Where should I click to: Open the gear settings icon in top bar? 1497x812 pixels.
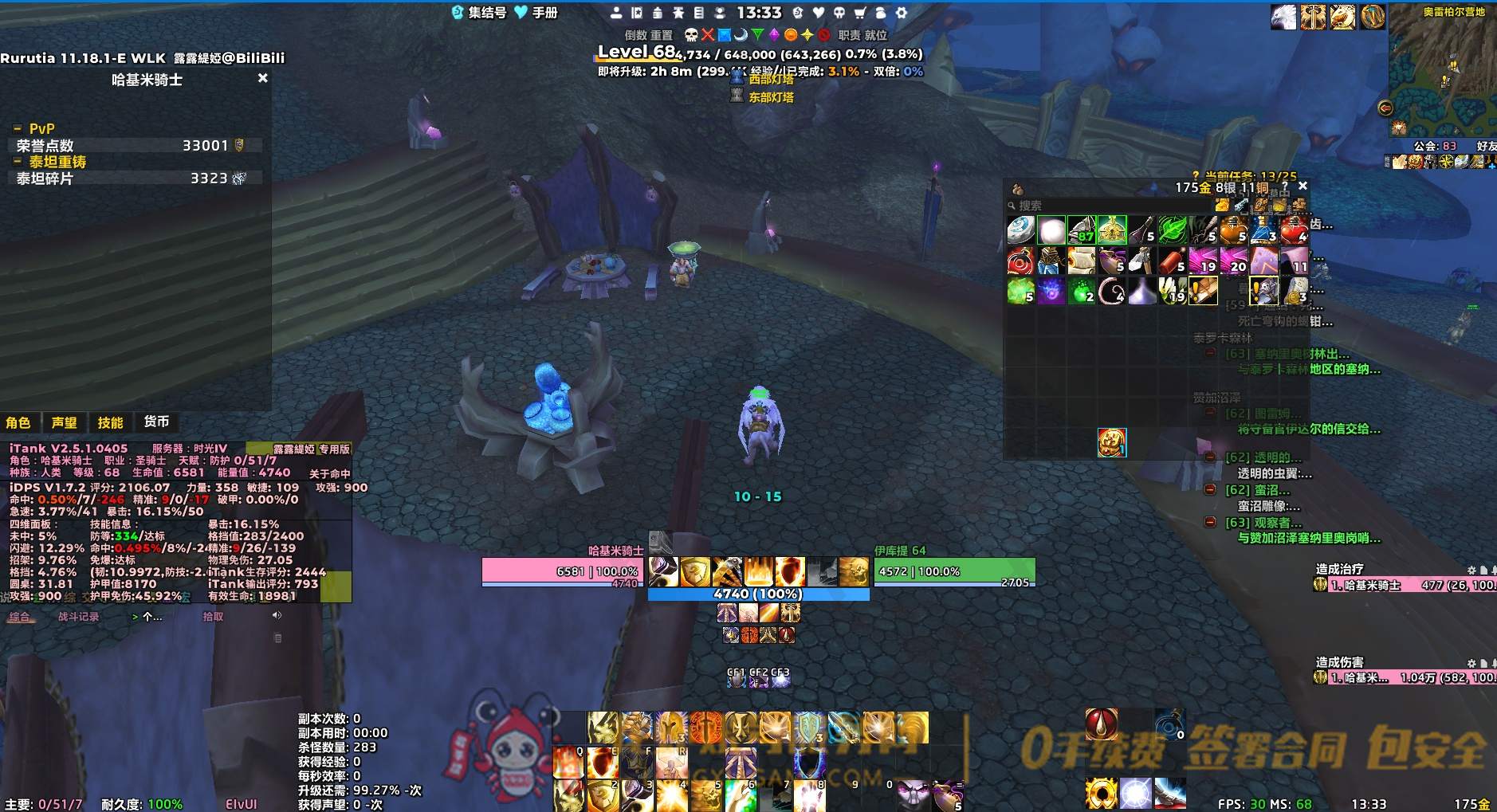[902, 13]
